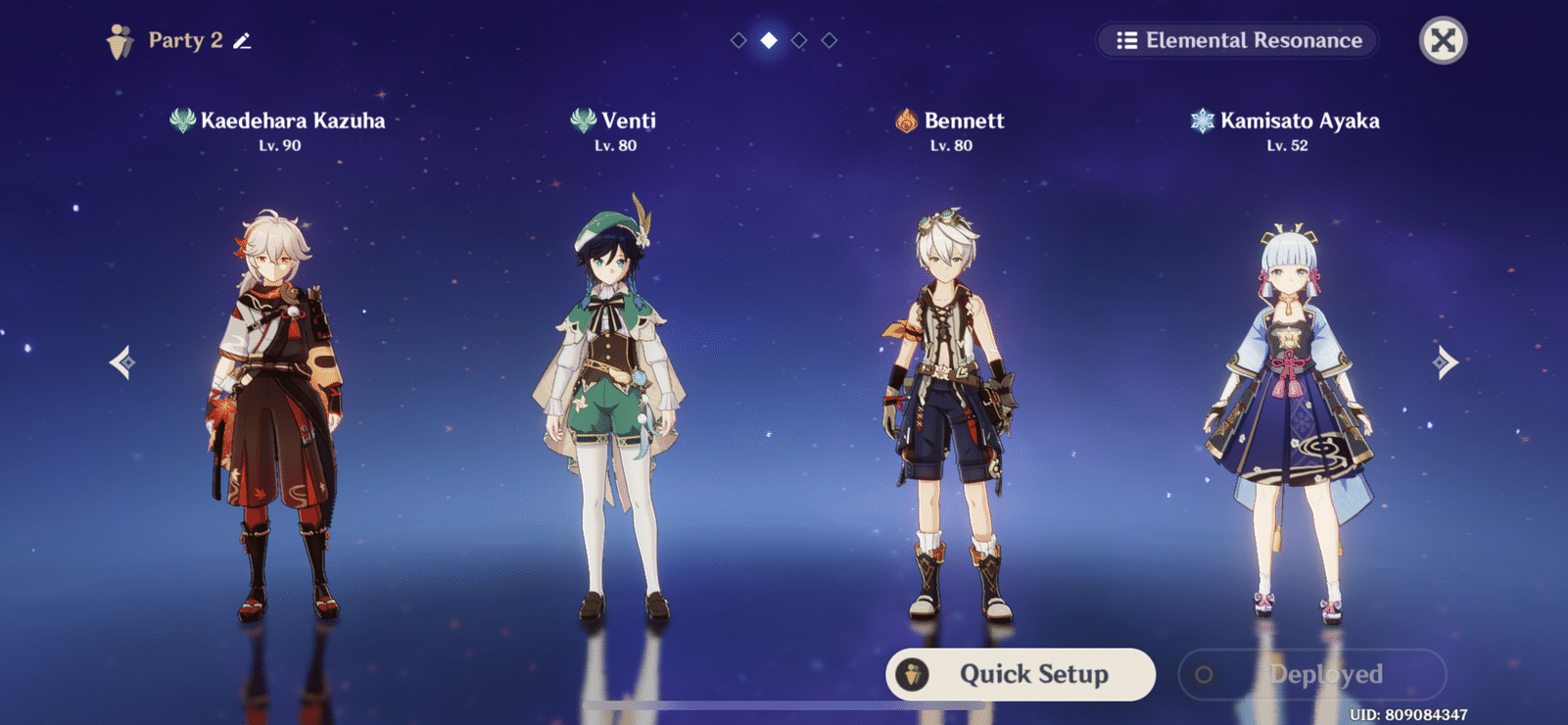
Task: Click the Cryo snowflake icon beside Kamisato Ayaka
Action: [1202, 121]
